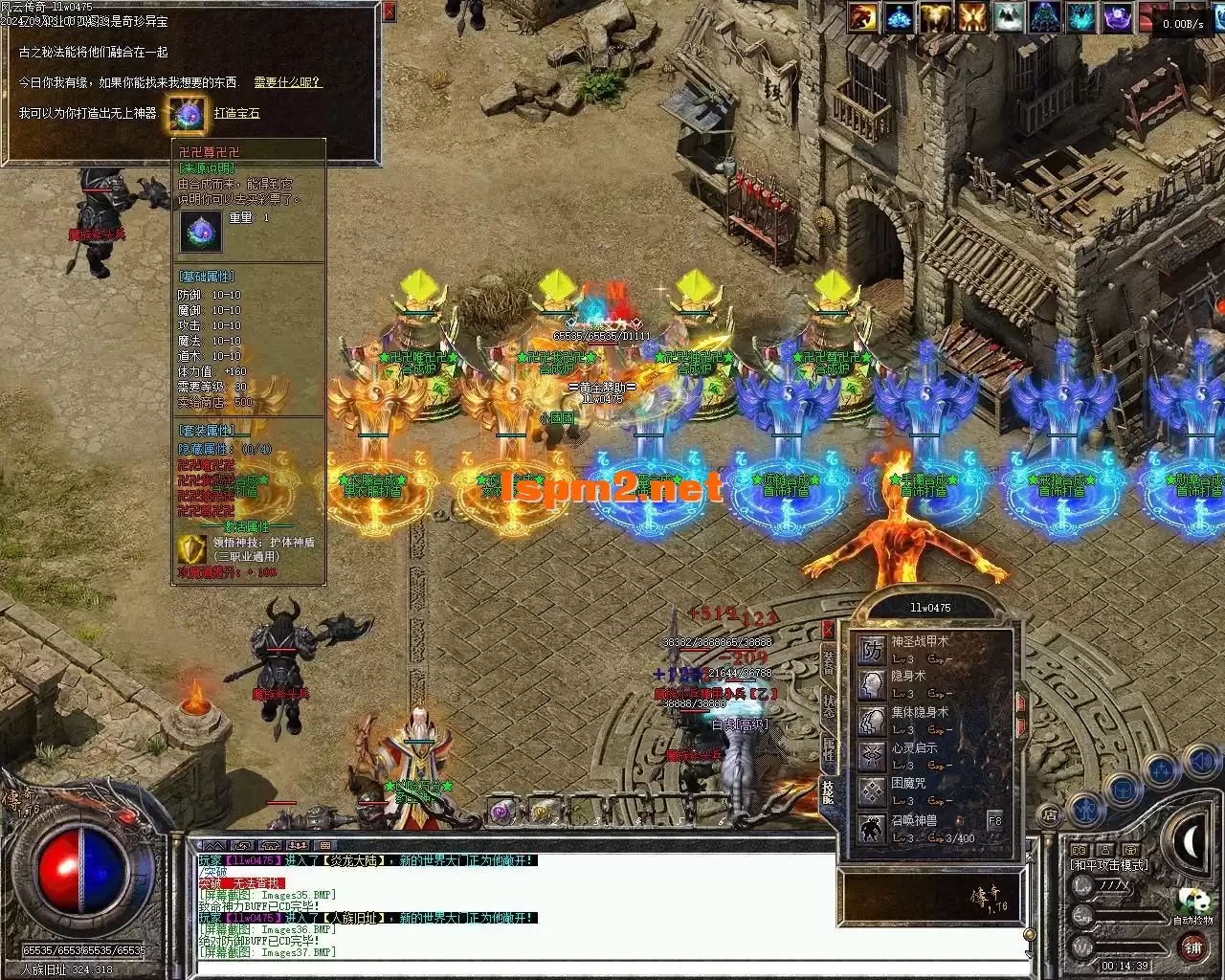Open the 店 shop button
Viewport: 1225px width, 980px height.
click(1050, 815)
